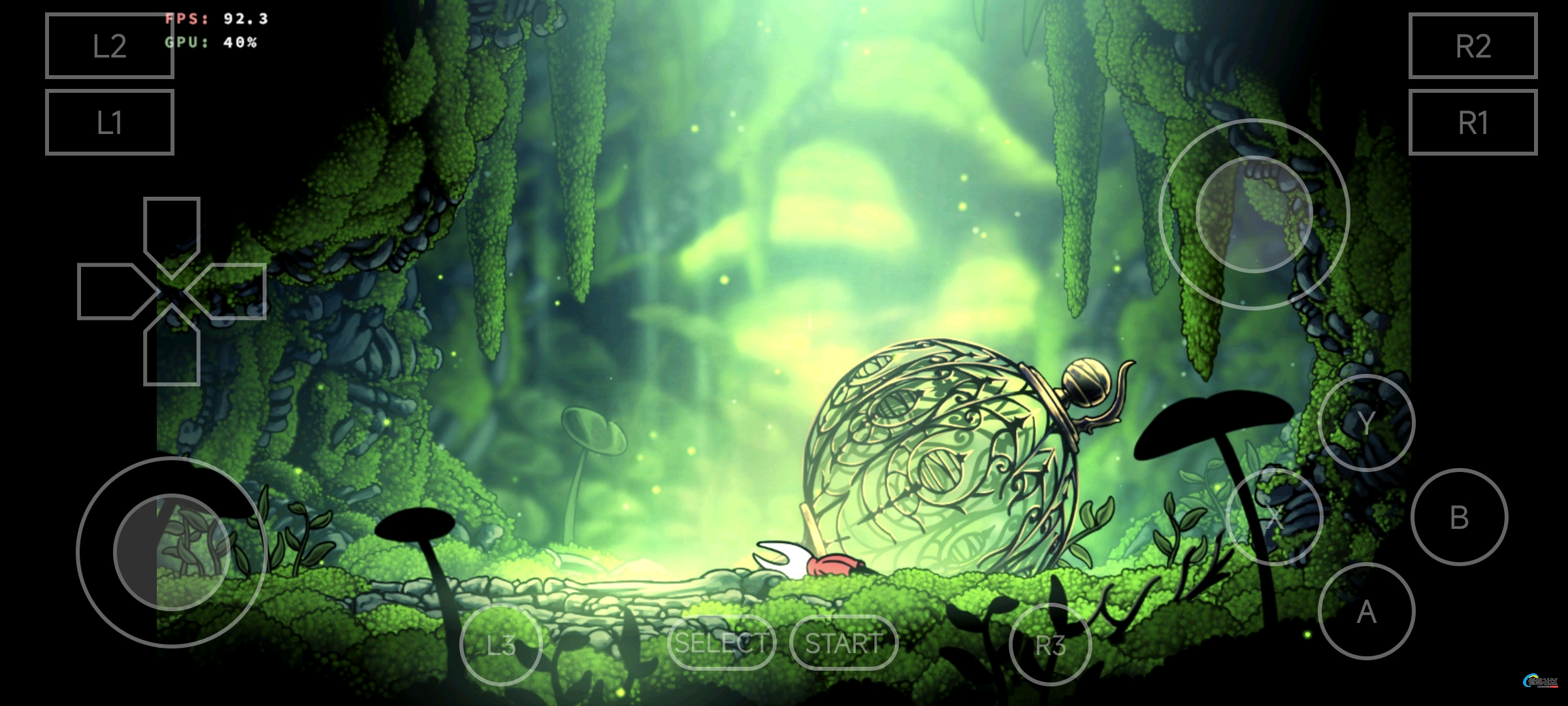Tap the Y face button
This screenshot has height=706, width=1568.
(1366, 423)
